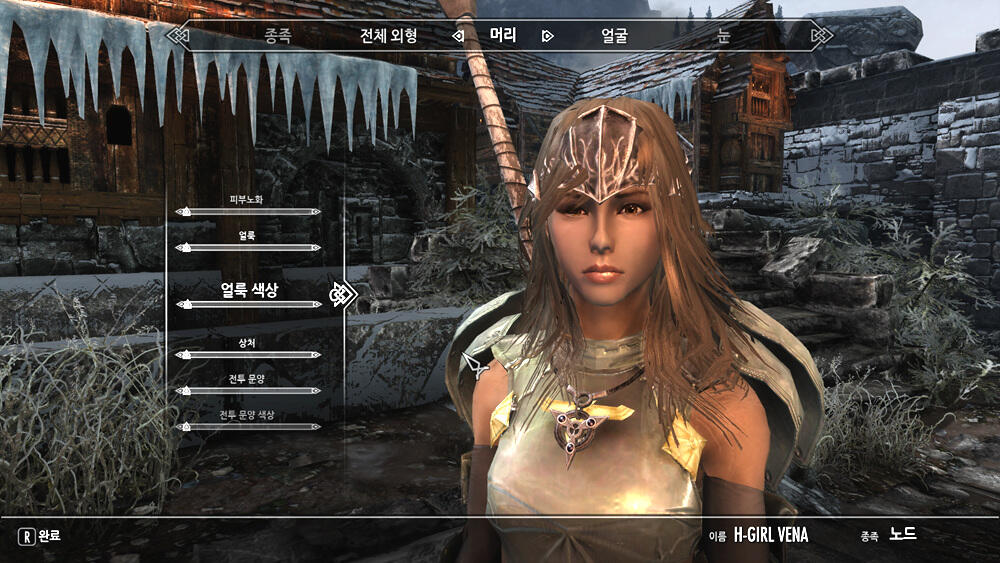
Task: Switch to the 얼굴 category tab
Action: [x=614, y=36]
